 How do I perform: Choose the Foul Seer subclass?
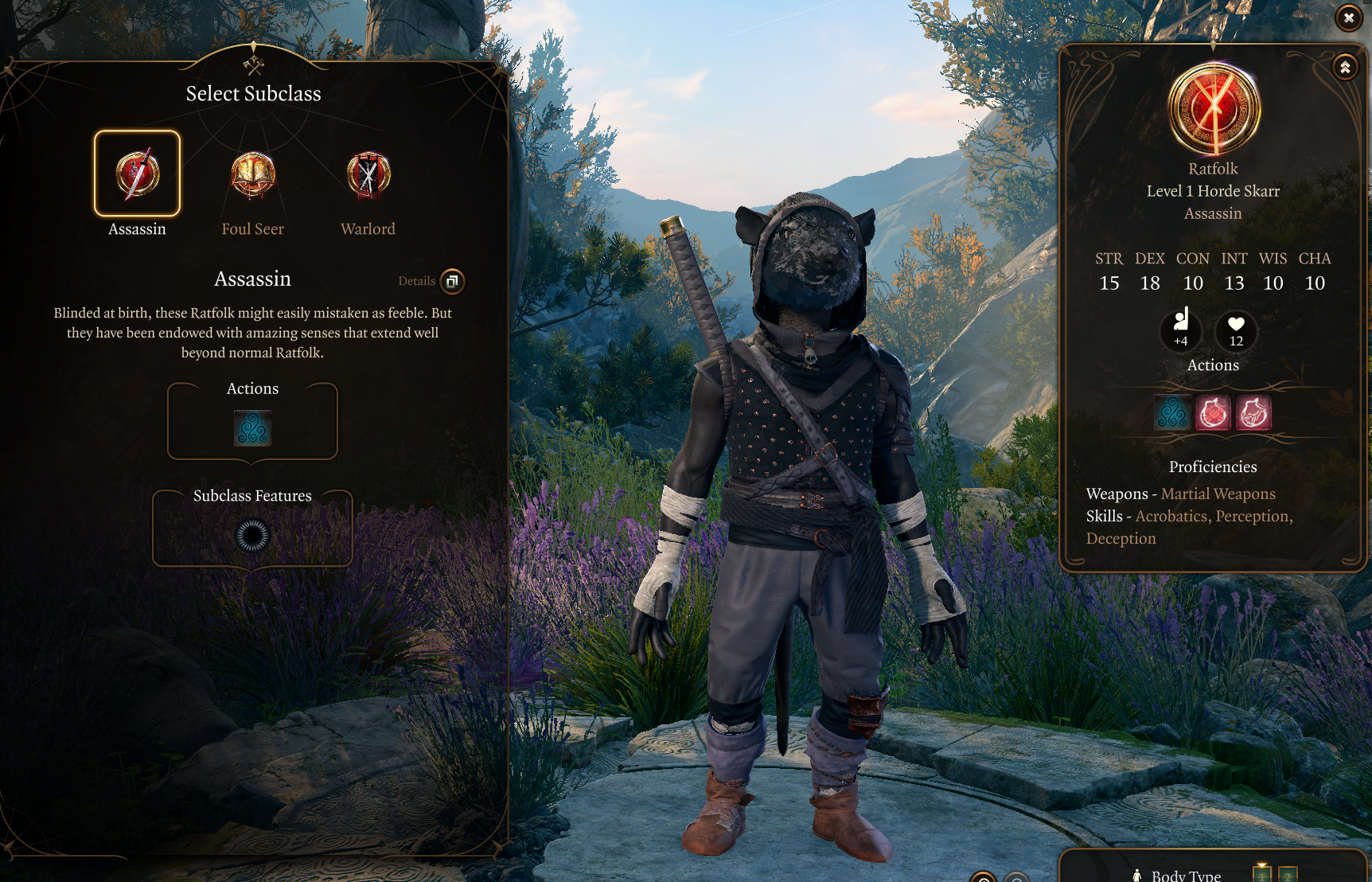click(x=253, y=175)
